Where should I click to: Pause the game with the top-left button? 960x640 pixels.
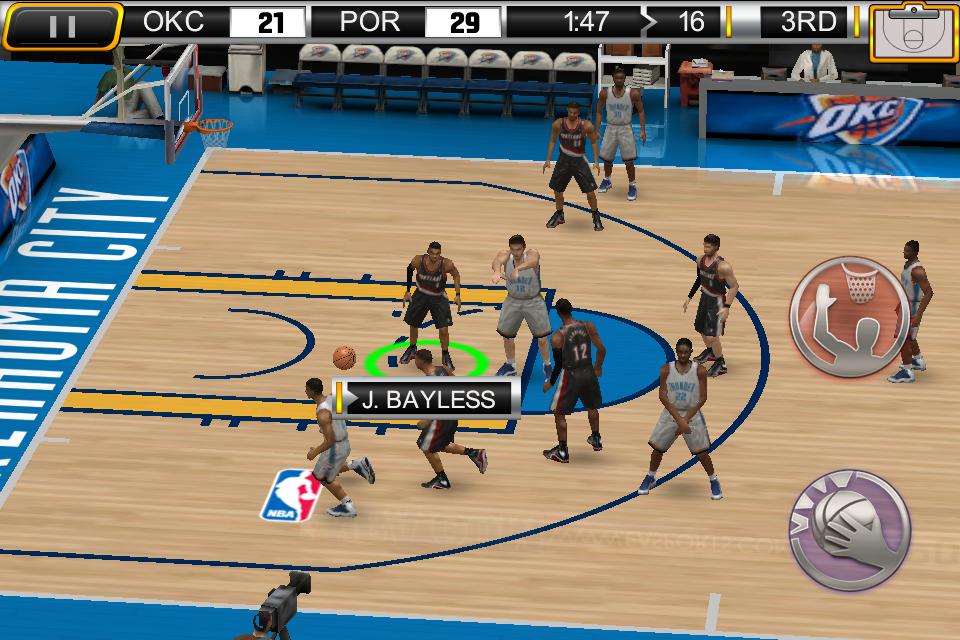point(62,25)
